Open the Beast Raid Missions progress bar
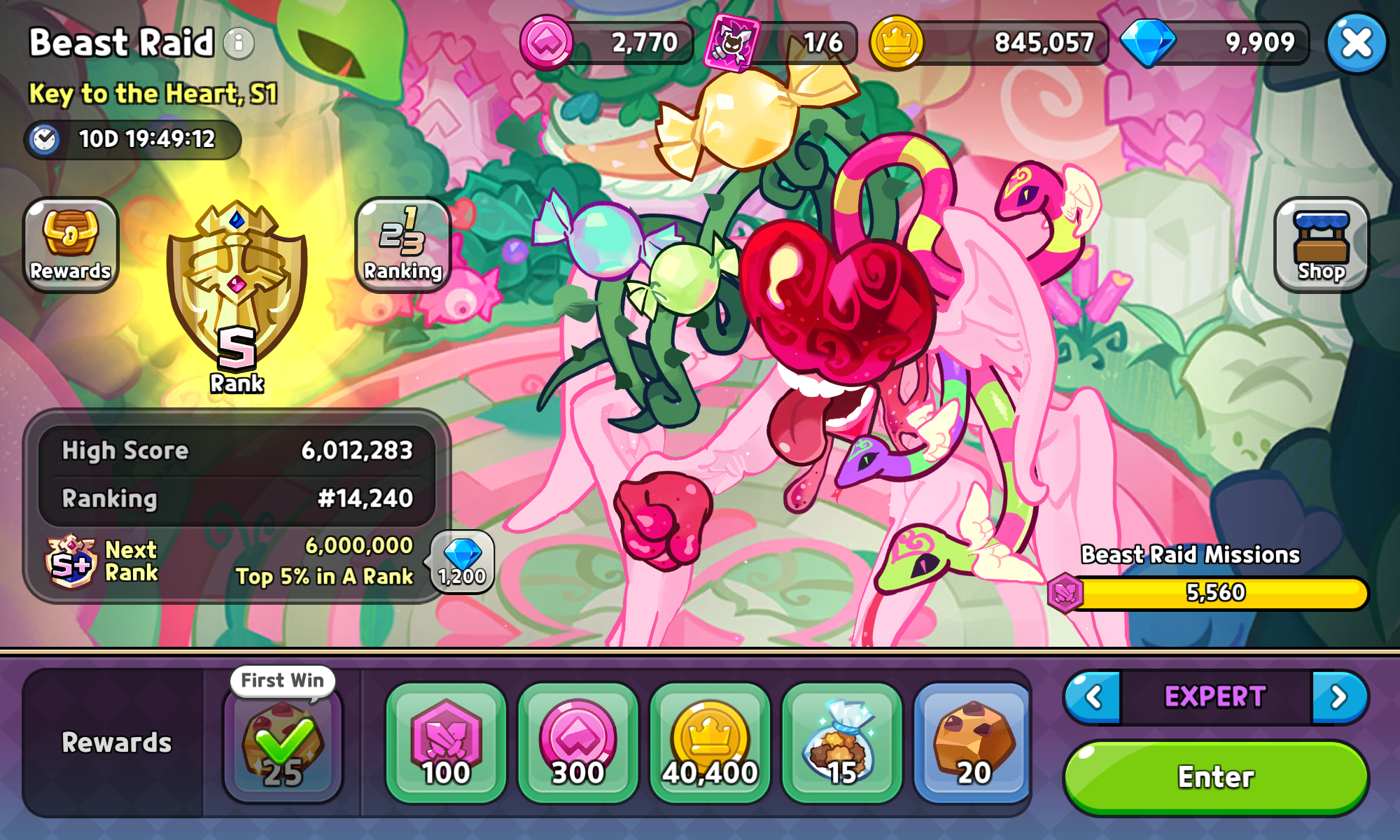Viewport: 1400px width, 840px height. tap(1215, 593)
